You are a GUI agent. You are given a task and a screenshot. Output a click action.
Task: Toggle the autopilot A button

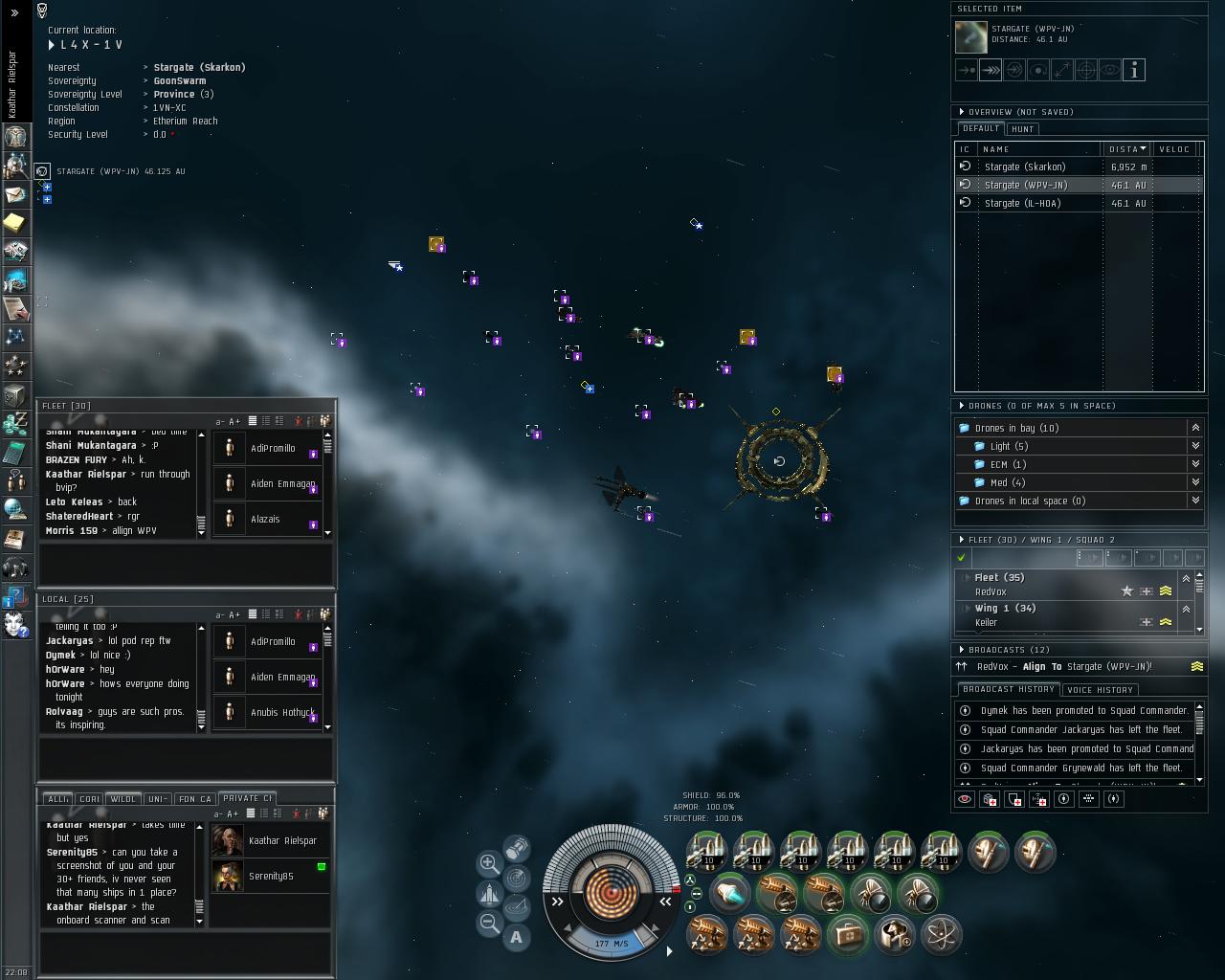(x=516, y=938)
